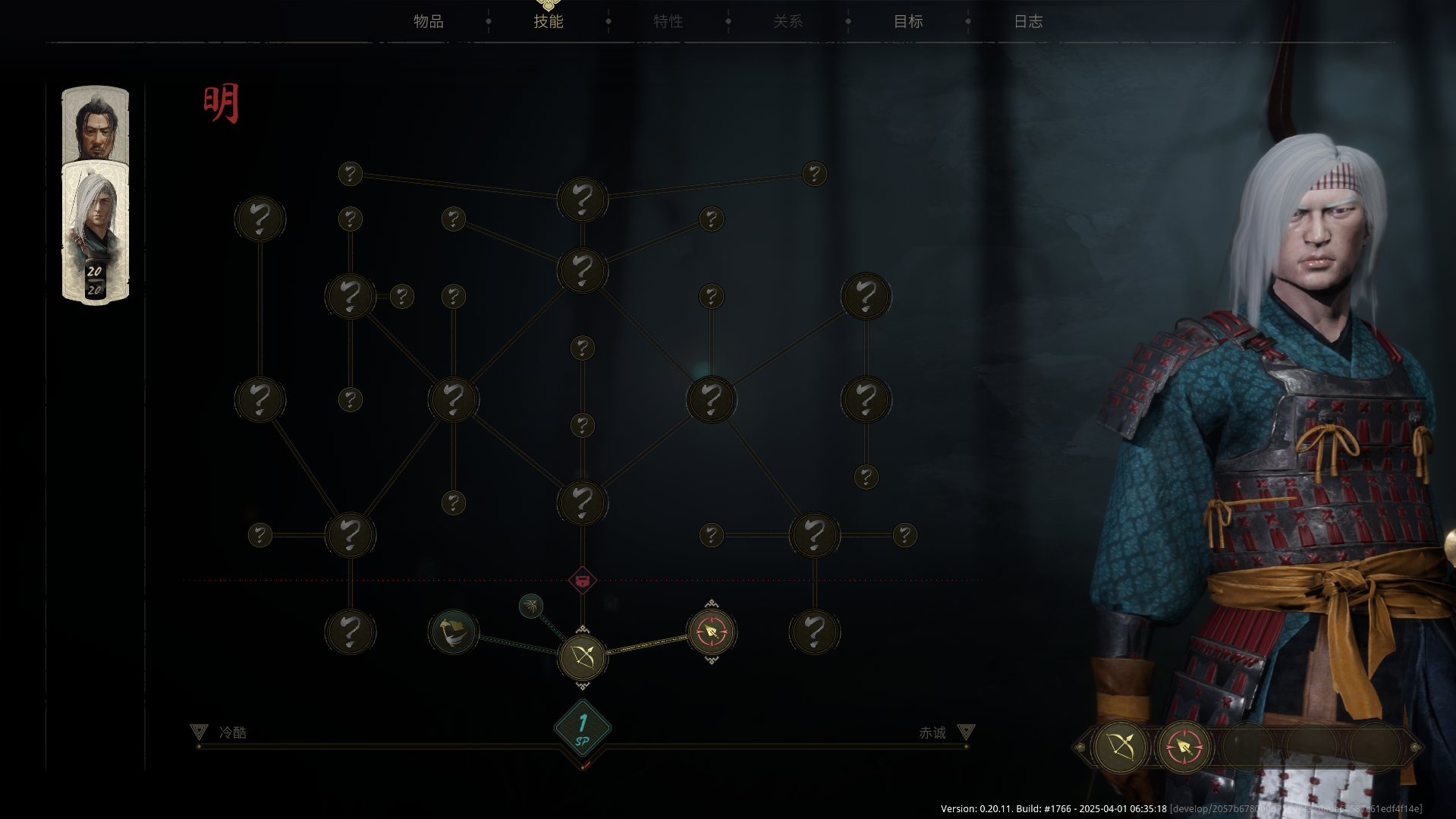1456x819 pixels.
Task: Click the skill point SP diamond
Action: click(582, 729)
